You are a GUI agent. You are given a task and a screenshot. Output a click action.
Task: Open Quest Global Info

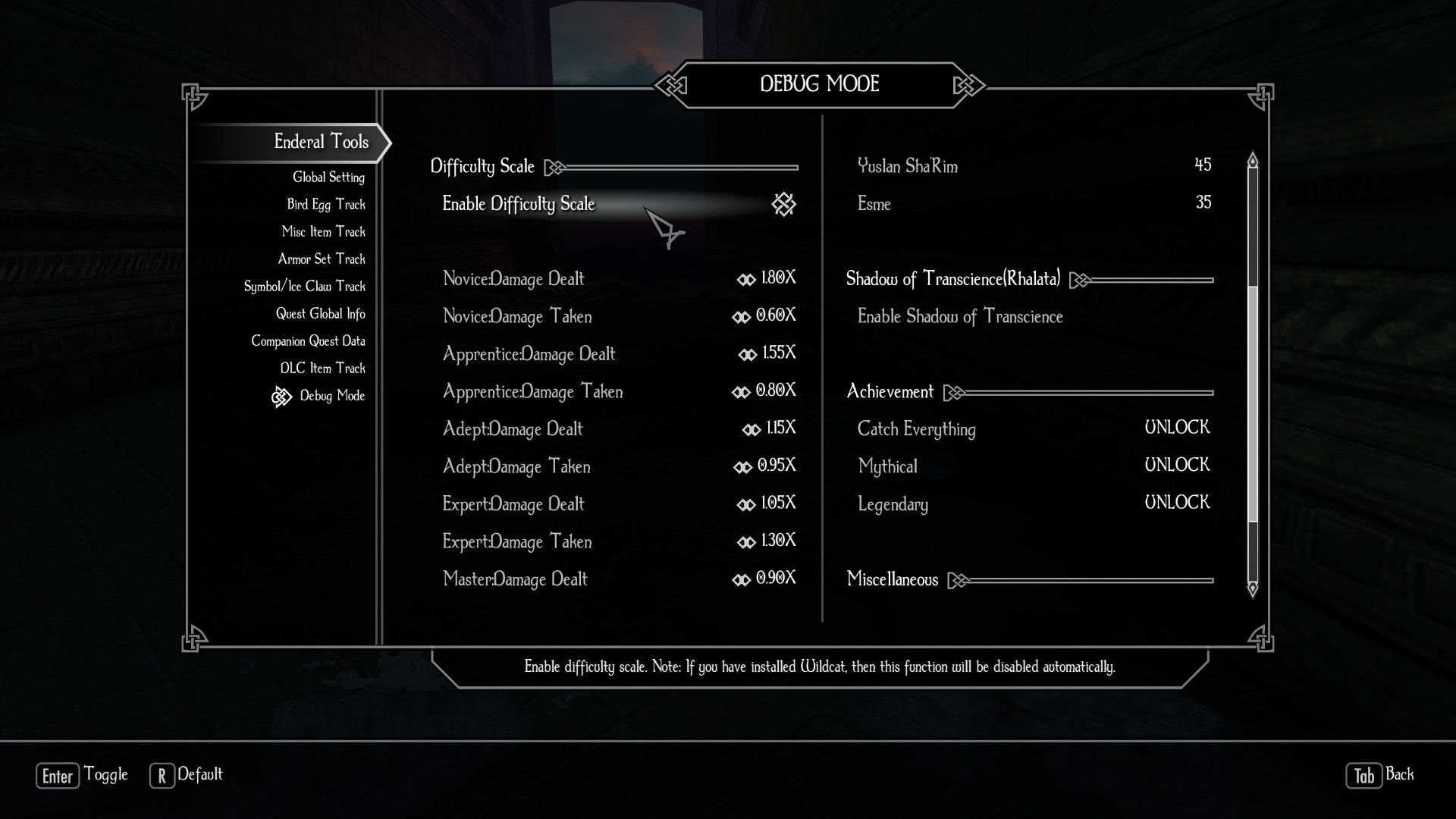pyautogui.click(x=320, y=314)
